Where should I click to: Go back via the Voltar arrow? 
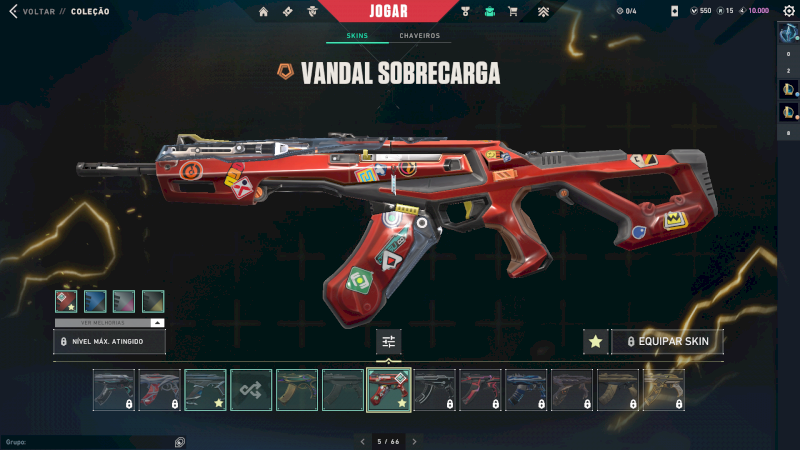pos(13,11)
